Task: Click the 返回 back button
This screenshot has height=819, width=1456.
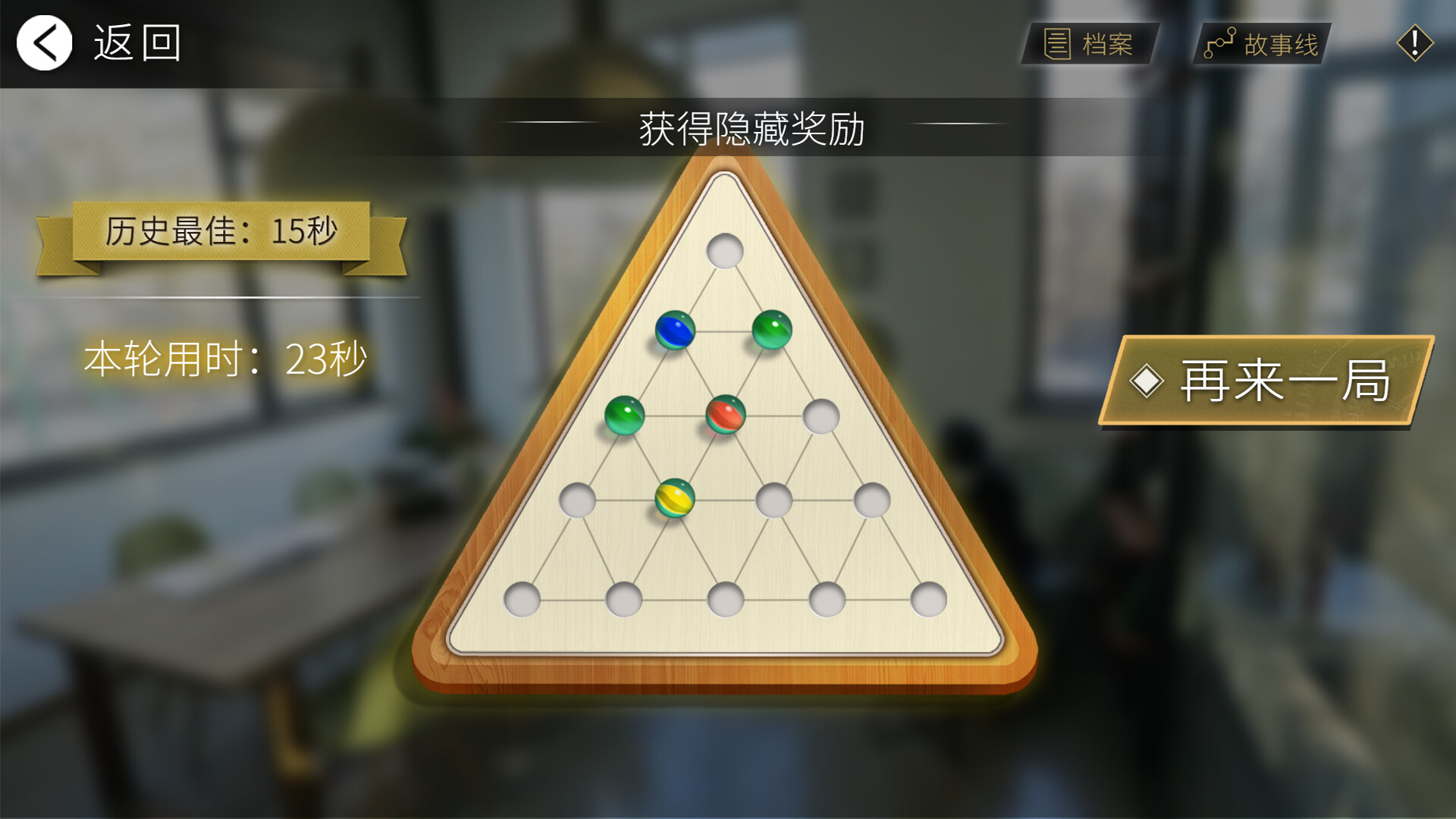Action: (x=135, y=43)
